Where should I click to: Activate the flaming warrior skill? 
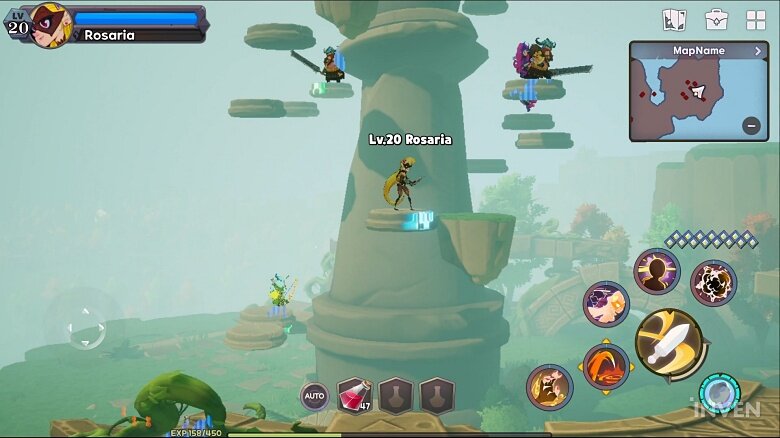(x=549, y=387)
